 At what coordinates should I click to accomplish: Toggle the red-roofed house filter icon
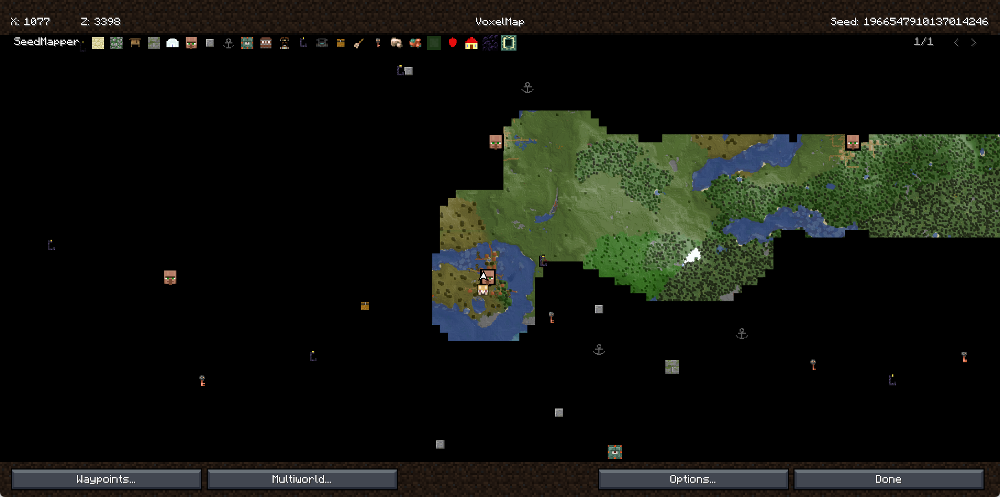pyautogui.click(x=471, y=43)
